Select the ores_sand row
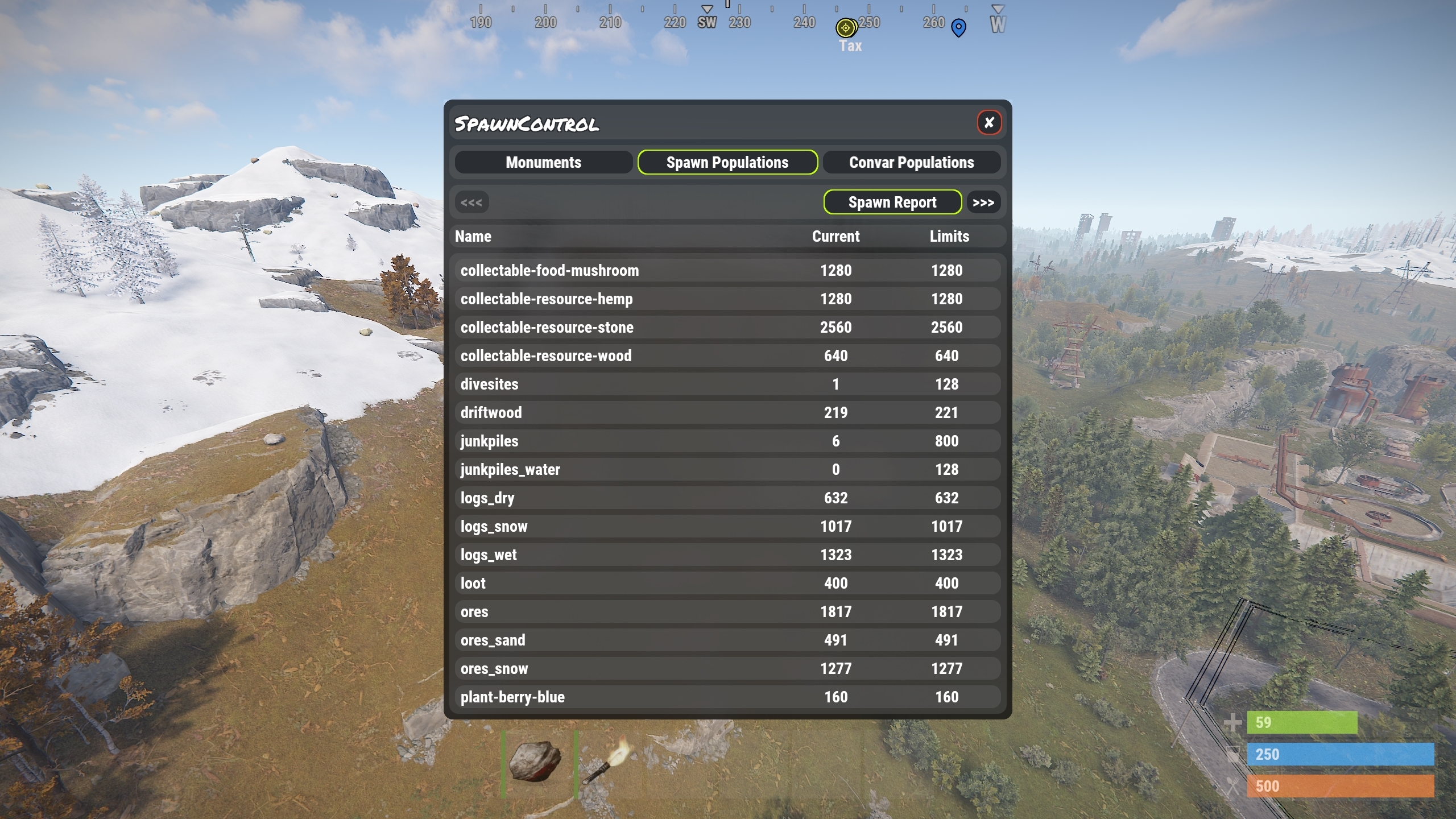Image resolution: width=1456 pixels, height=819 pixels. [727, 640]
